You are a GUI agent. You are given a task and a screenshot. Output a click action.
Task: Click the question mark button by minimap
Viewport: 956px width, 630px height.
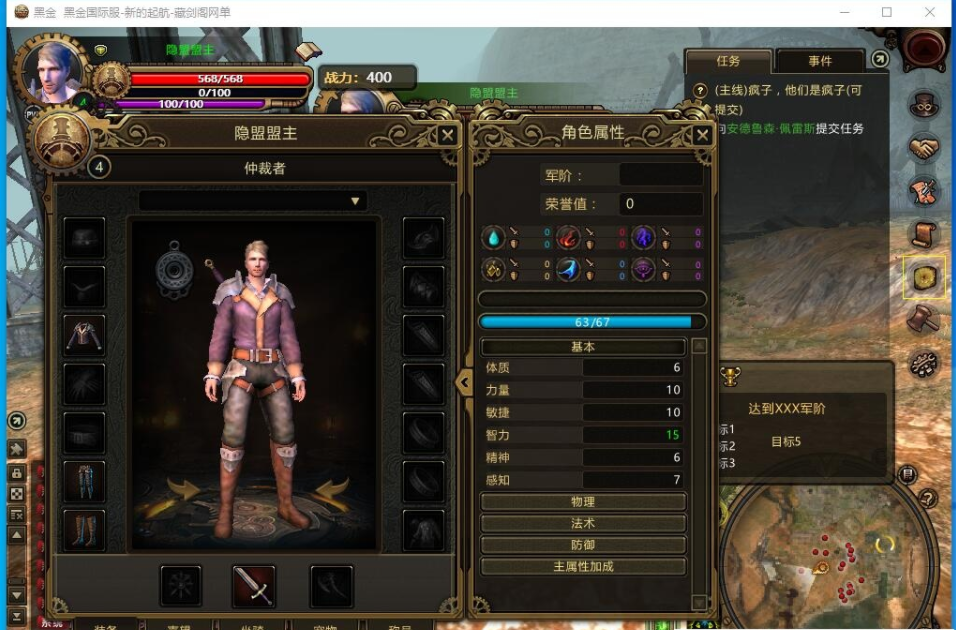(927, 497)
